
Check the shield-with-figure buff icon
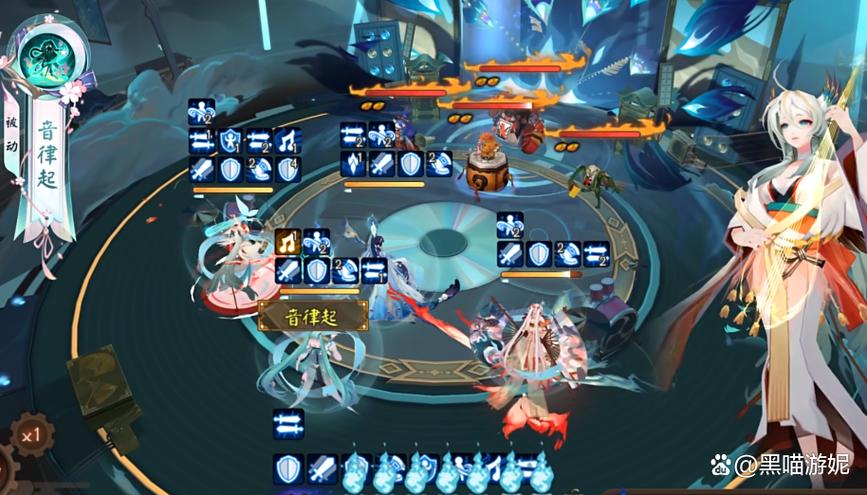[231, 141]
